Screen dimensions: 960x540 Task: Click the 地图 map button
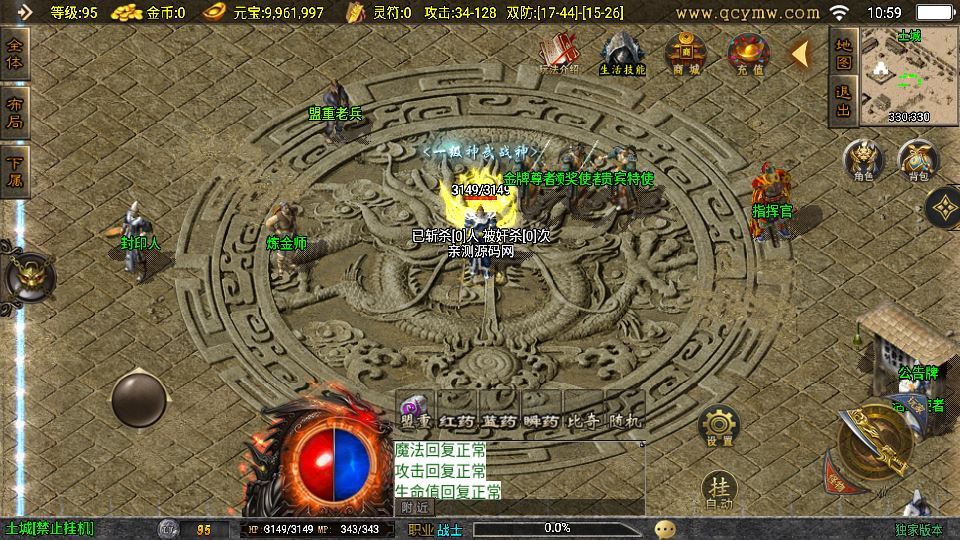[x=844, y=53]
